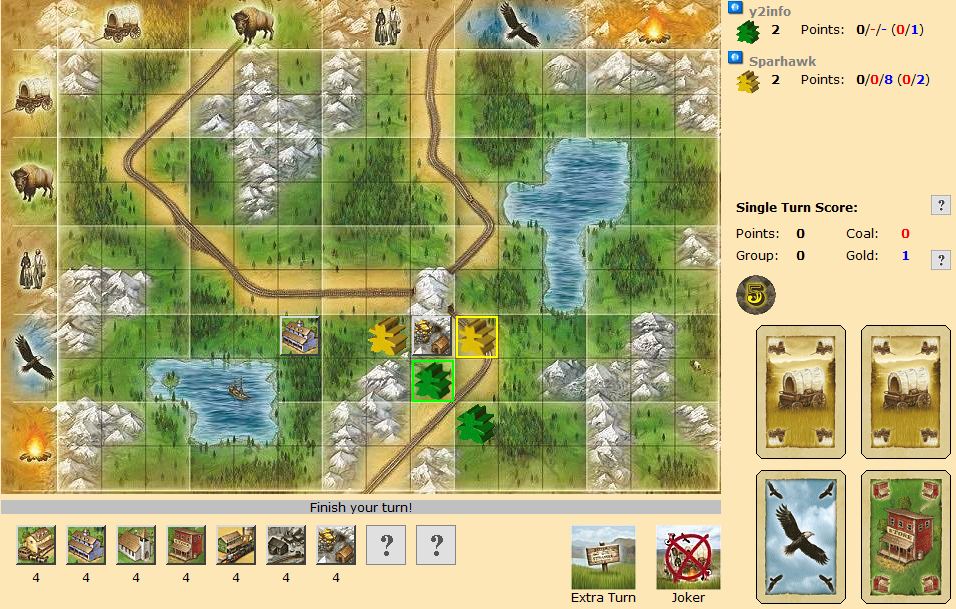The width and height of the screenshot is (956, 609).
Task: Show info icon for player y2info
Action: coord(735,7)
